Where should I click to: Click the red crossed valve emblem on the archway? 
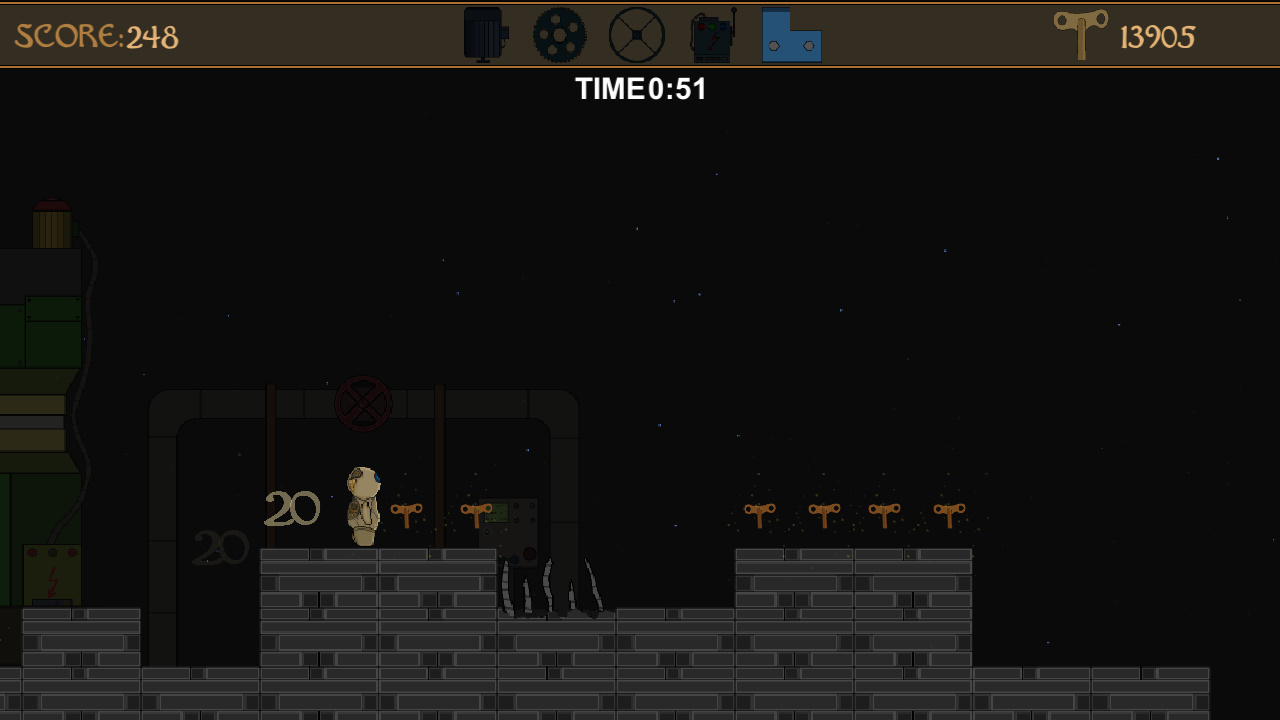point(363,404)
